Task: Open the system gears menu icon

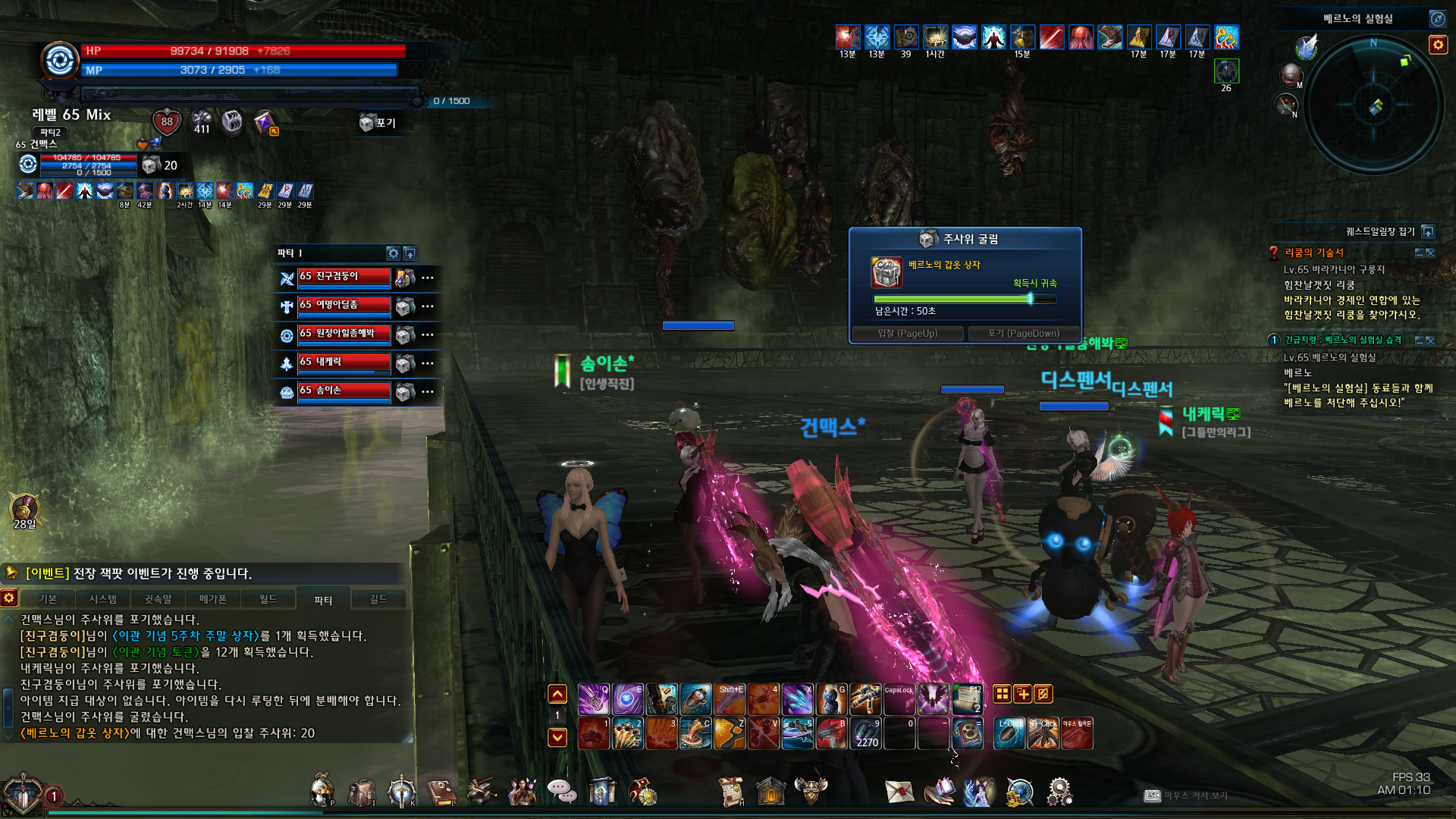Action: (x=1059, y=792)
